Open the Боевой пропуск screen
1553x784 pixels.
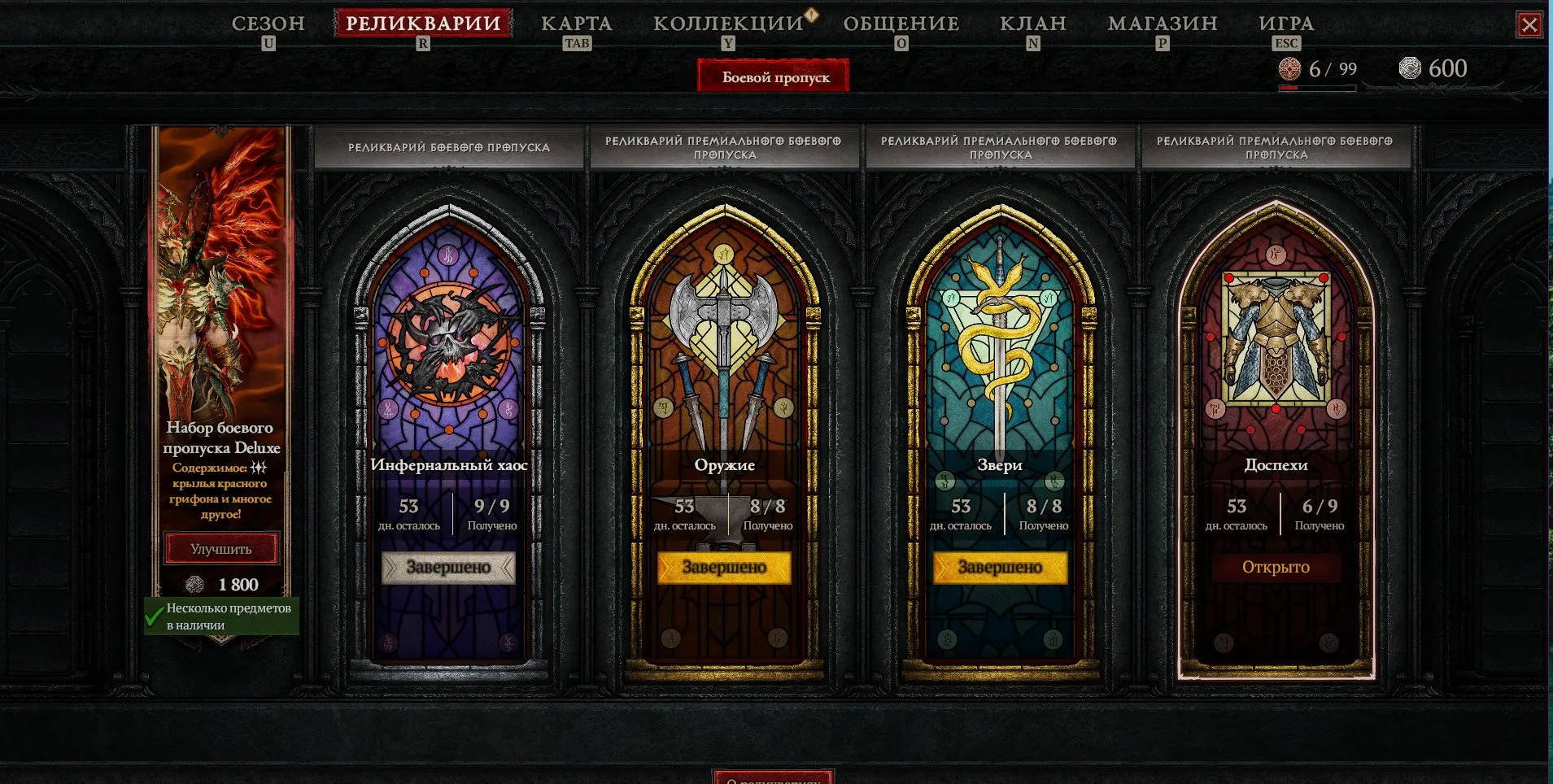773,76
